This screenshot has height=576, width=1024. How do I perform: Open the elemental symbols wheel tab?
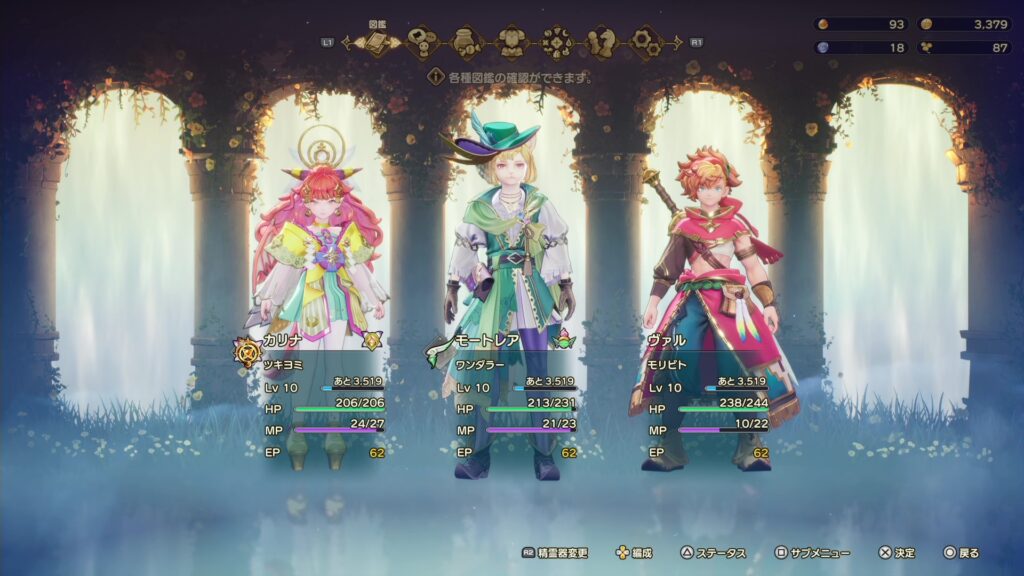556,42
